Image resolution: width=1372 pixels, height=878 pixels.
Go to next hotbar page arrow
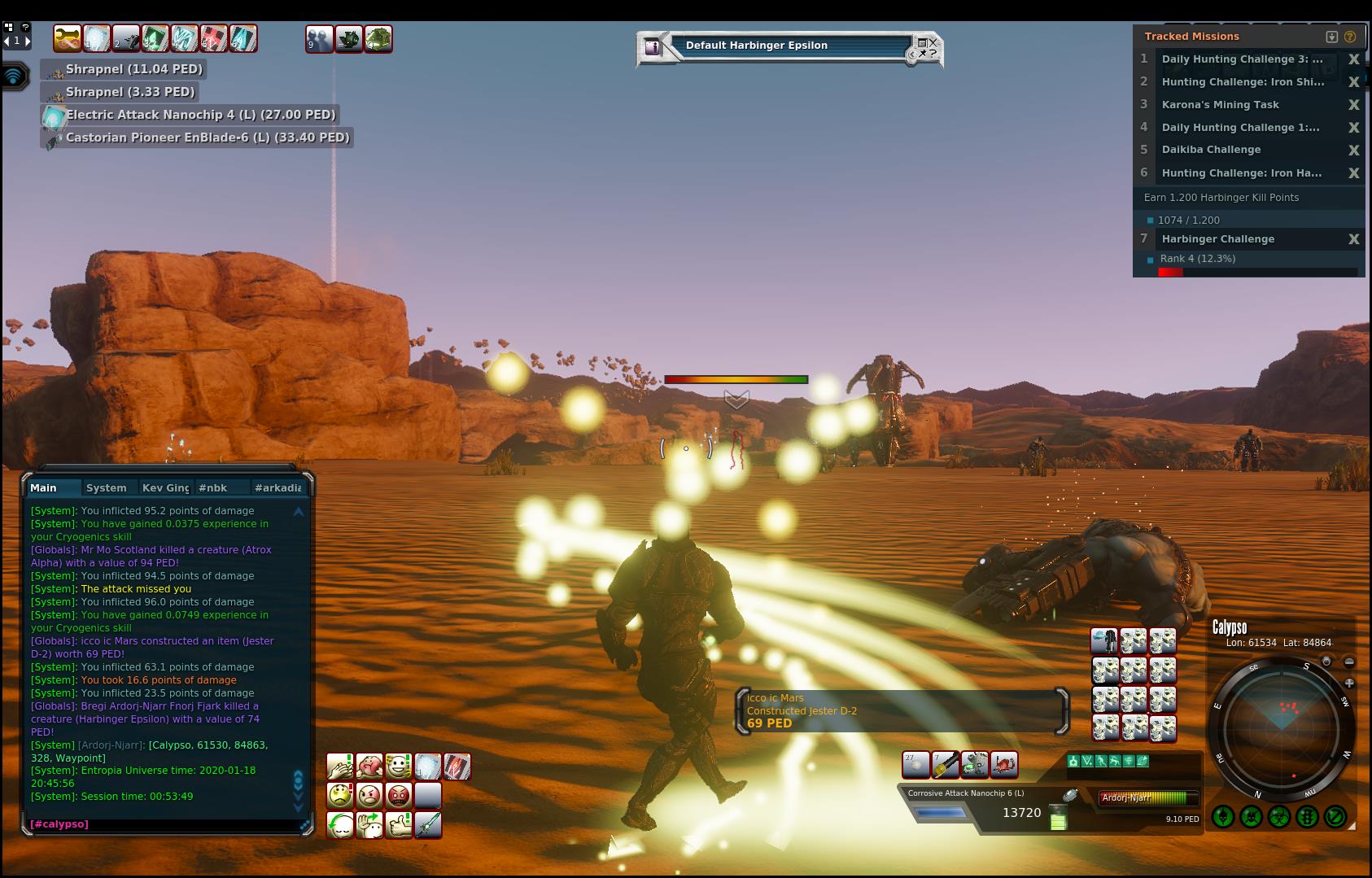click(28, 41)
